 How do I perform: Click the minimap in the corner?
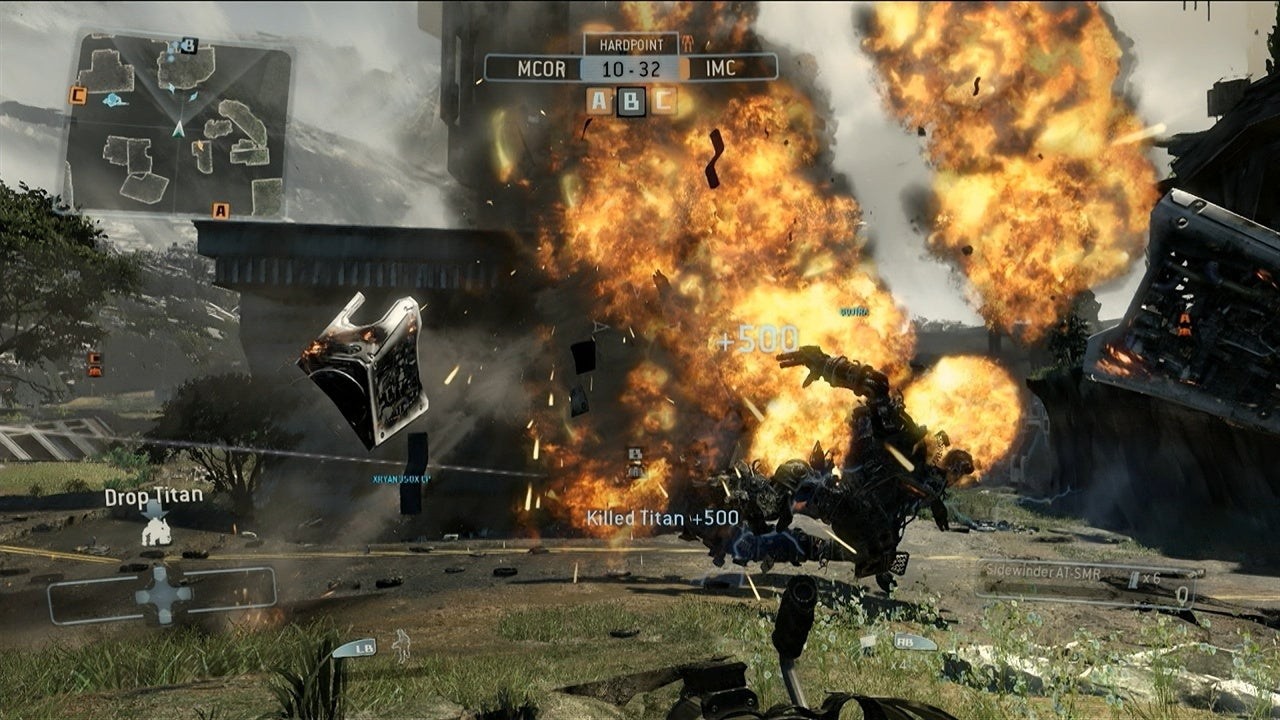tap(178, 125)
